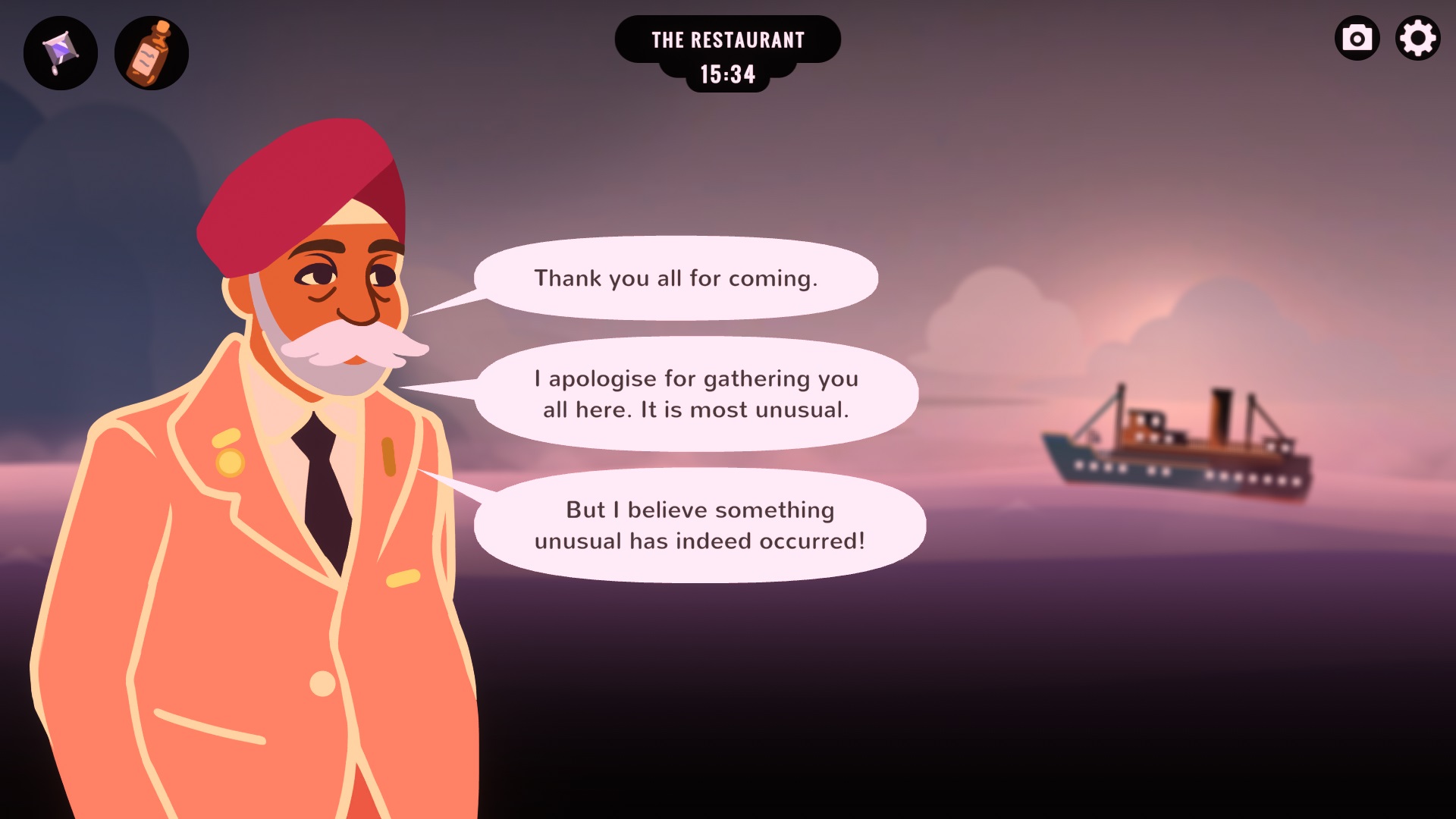Click the man's dark necktie
1456x819 pixels.
(322, 485)
